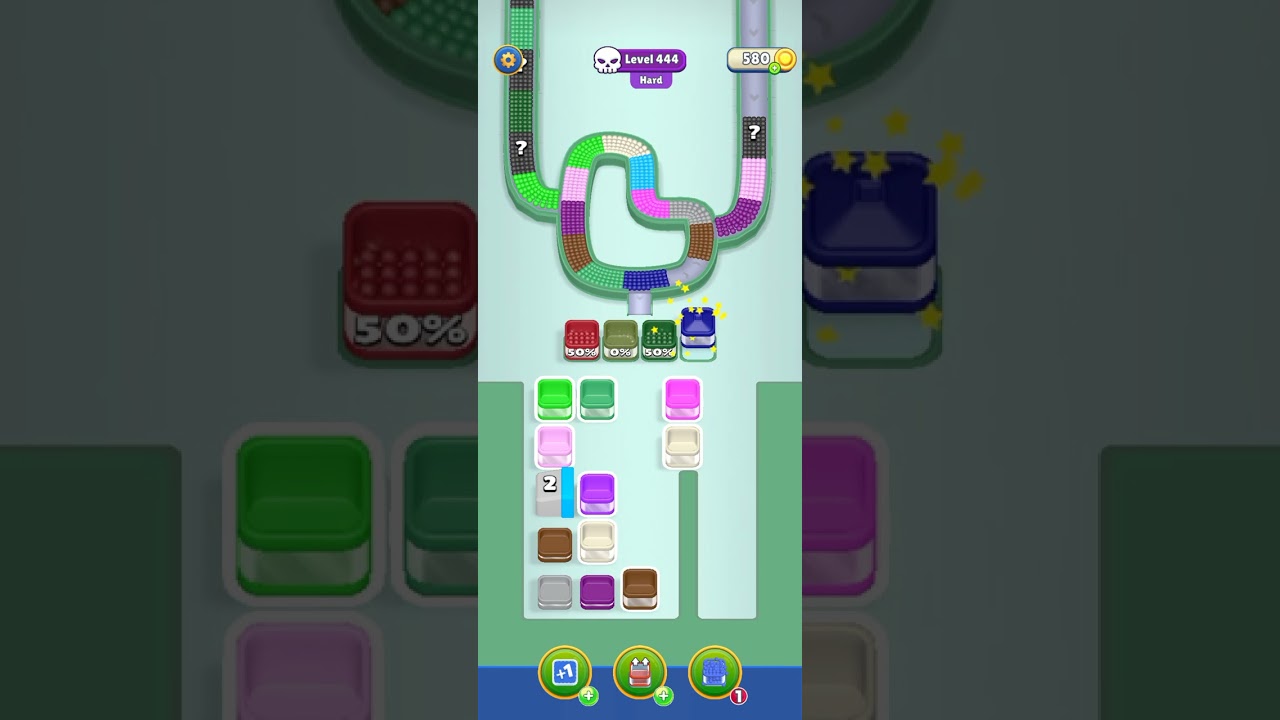Select the brown shirt at the bottom right
This screenshot has width=1280, height=720.
pos(639,590)
